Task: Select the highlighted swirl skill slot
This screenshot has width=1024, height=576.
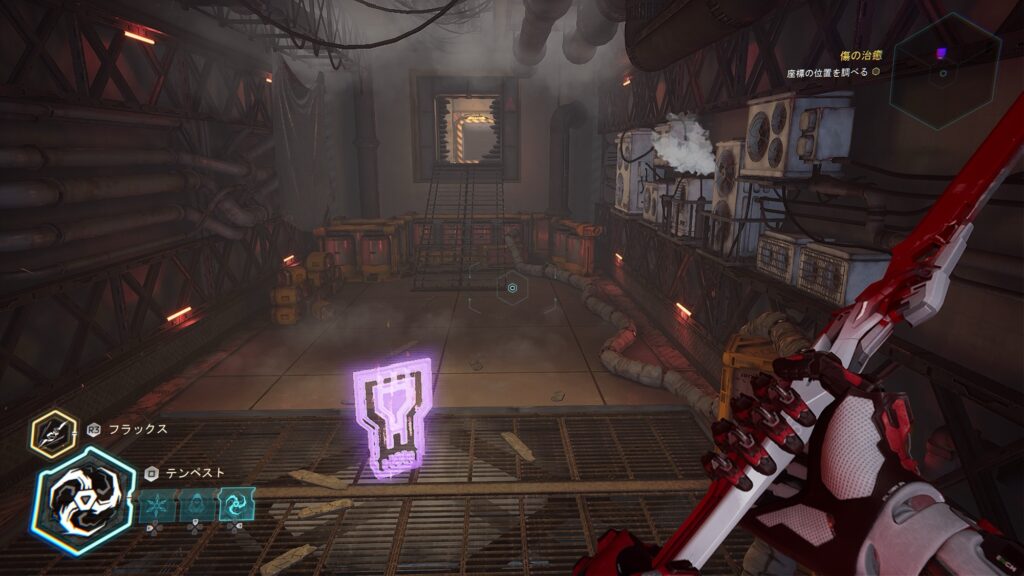Action: tap(236, 504)
